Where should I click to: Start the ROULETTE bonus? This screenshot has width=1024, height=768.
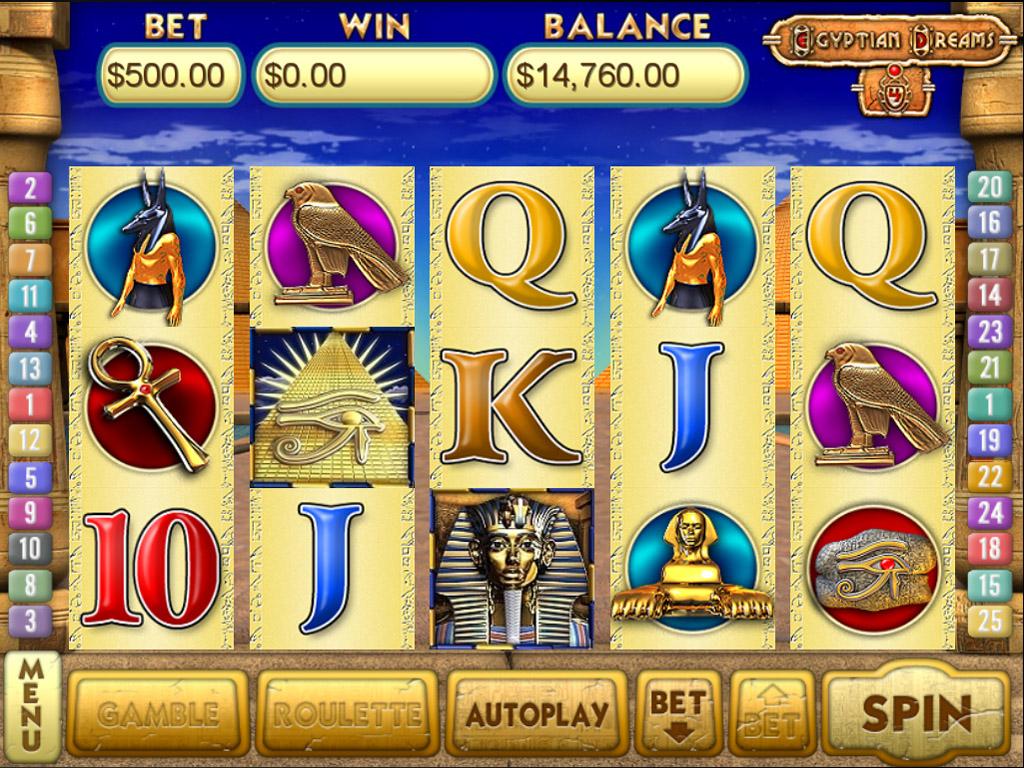coord(347,713)
